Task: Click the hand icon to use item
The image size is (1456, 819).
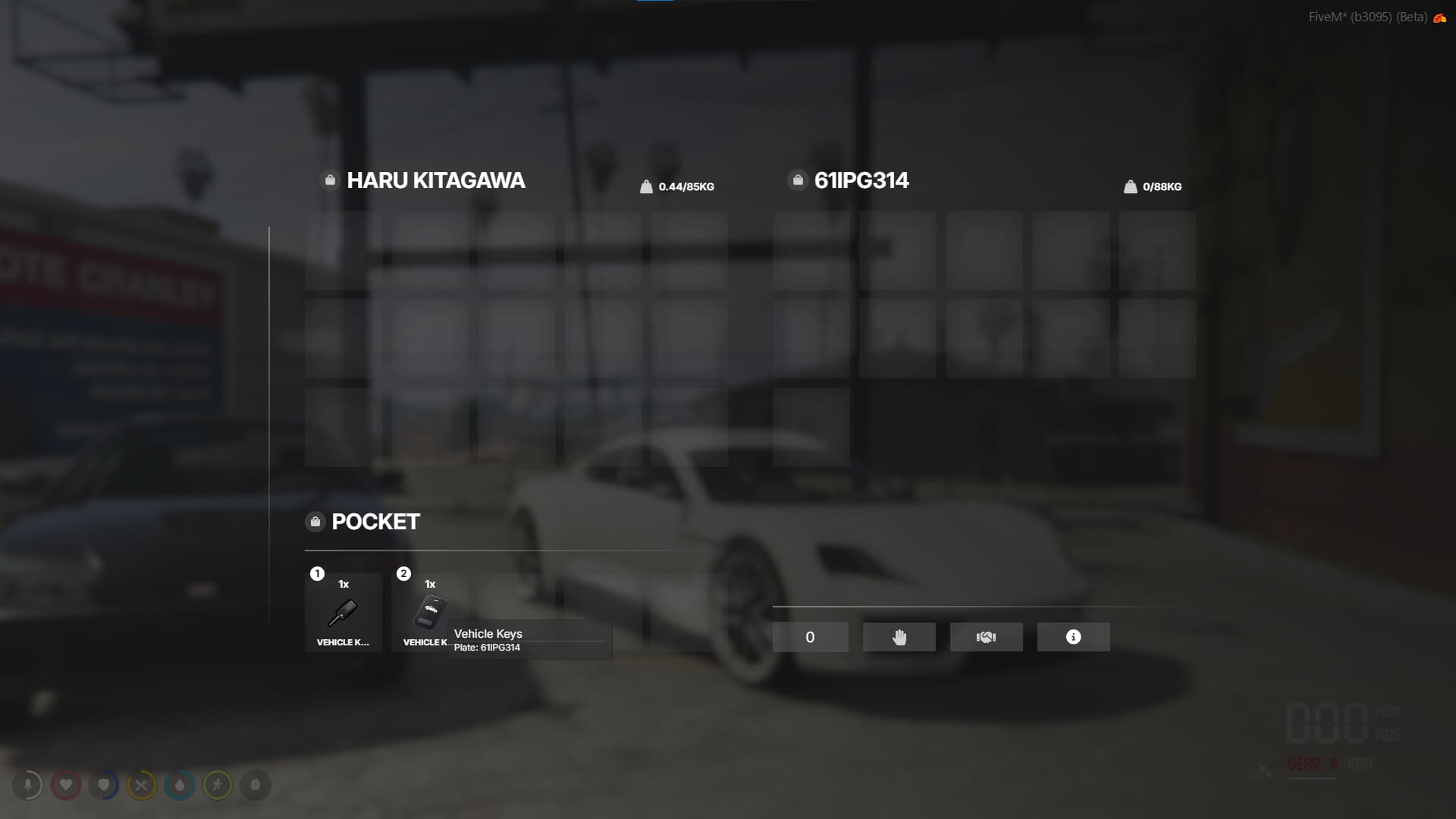Action: (x=899, y=637)
